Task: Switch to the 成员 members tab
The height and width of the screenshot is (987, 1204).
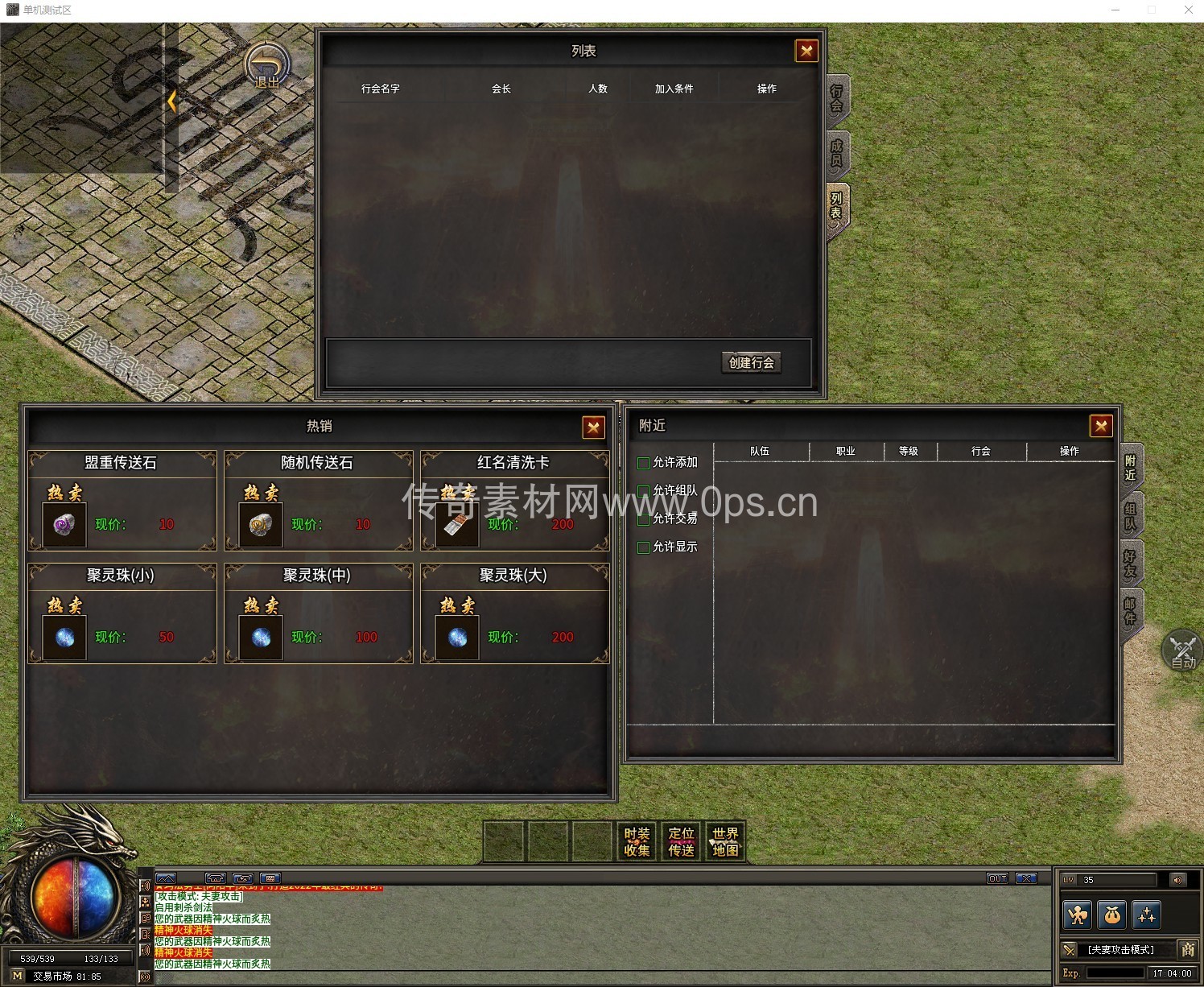Action: point(837,153)
